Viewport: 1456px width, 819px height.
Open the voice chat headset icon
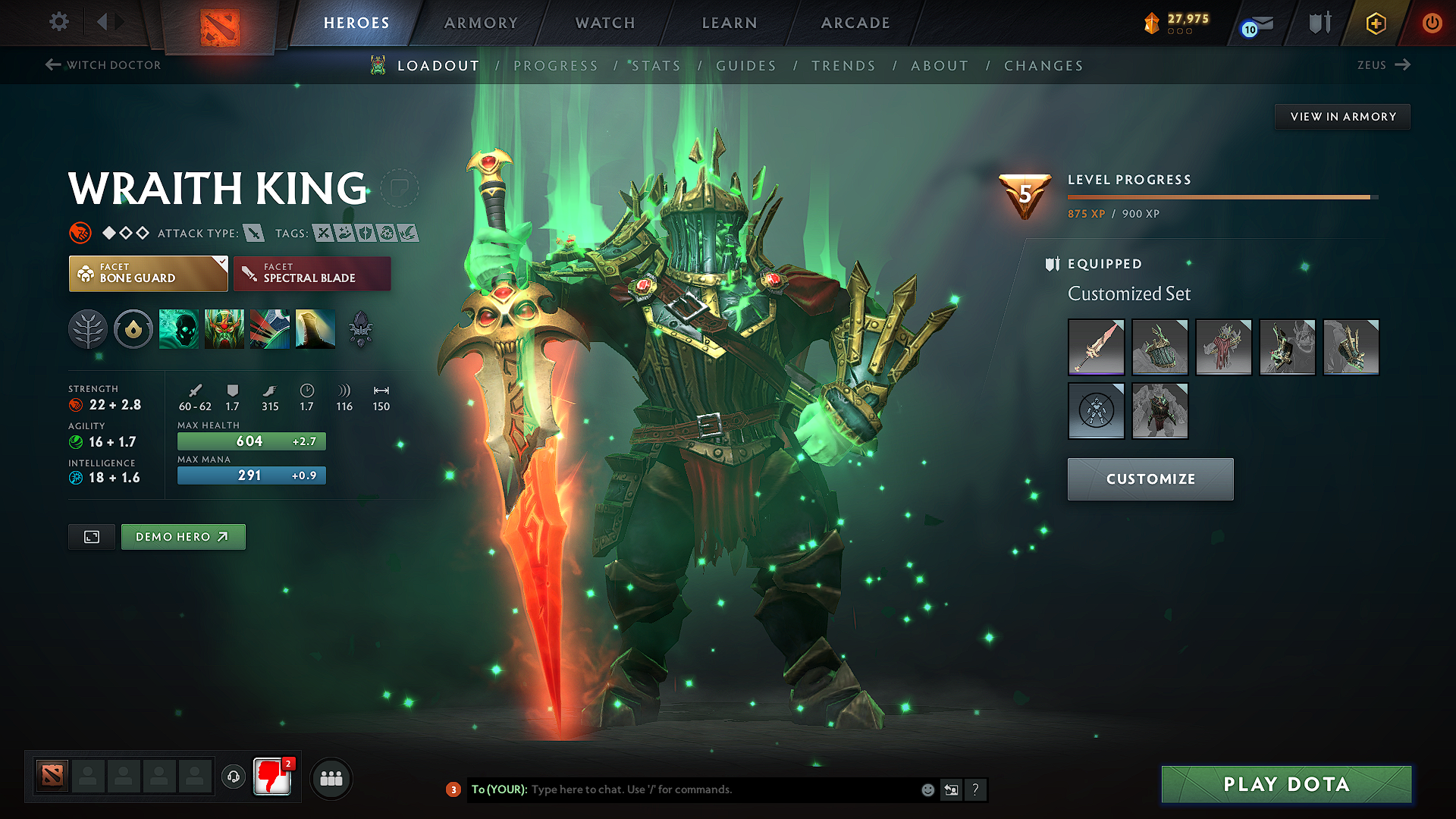click(x=233, y=777)
